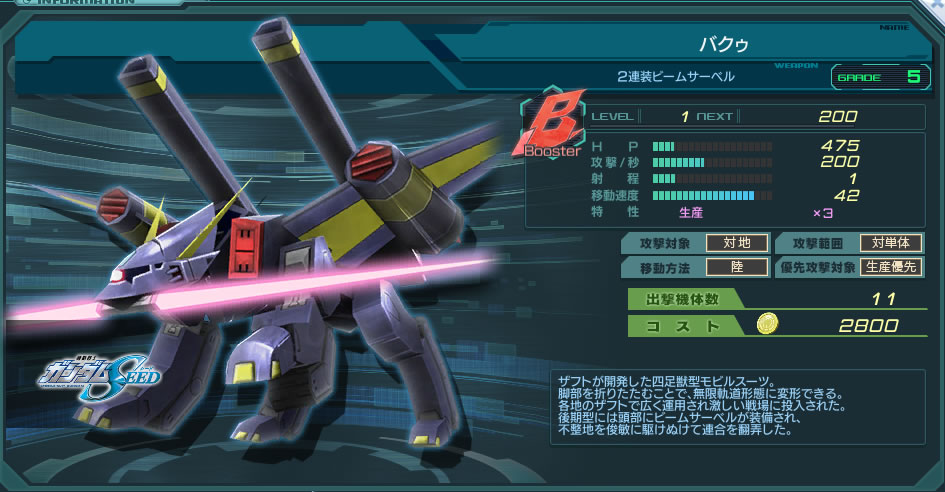Click the 生産優先 priority target tag
The width and height of the screenshot is (945, 492).
[891, 267]
